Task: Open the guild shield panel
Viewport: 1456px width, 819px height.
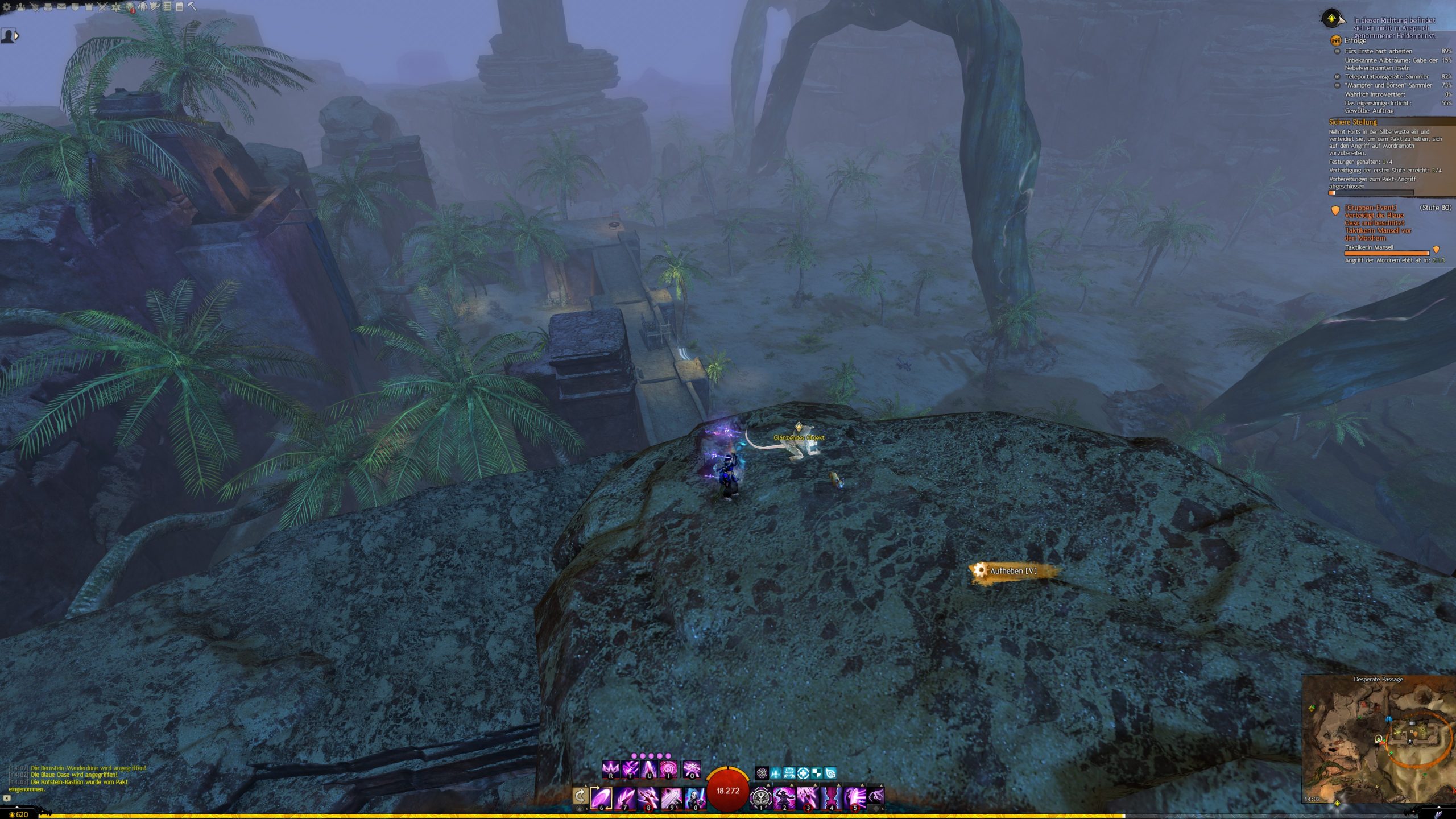Action: point(75,7)
